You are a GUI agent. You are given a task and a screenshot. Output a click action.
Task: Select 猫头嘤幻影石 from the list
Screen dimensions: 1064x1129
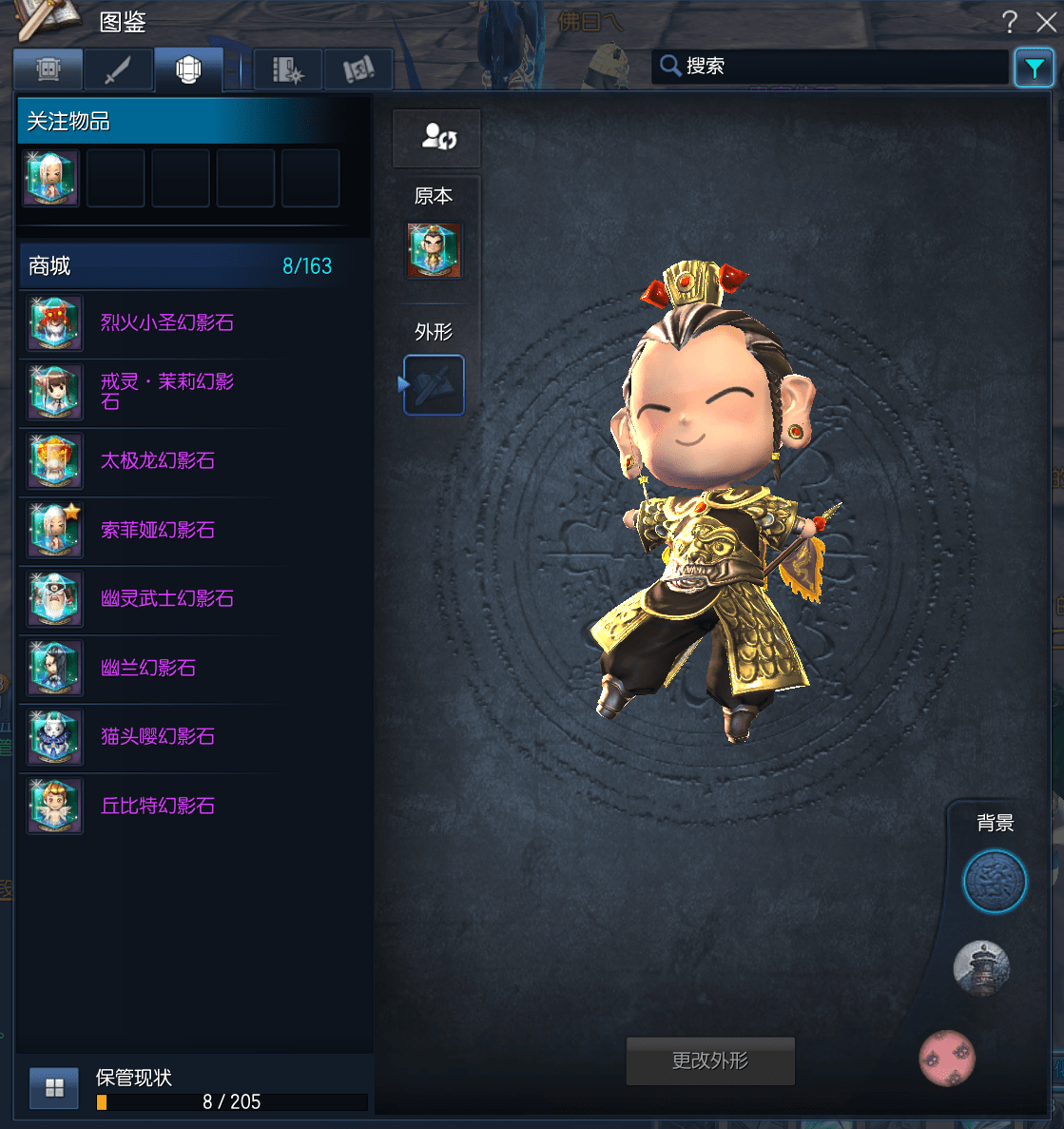point(158,737)
